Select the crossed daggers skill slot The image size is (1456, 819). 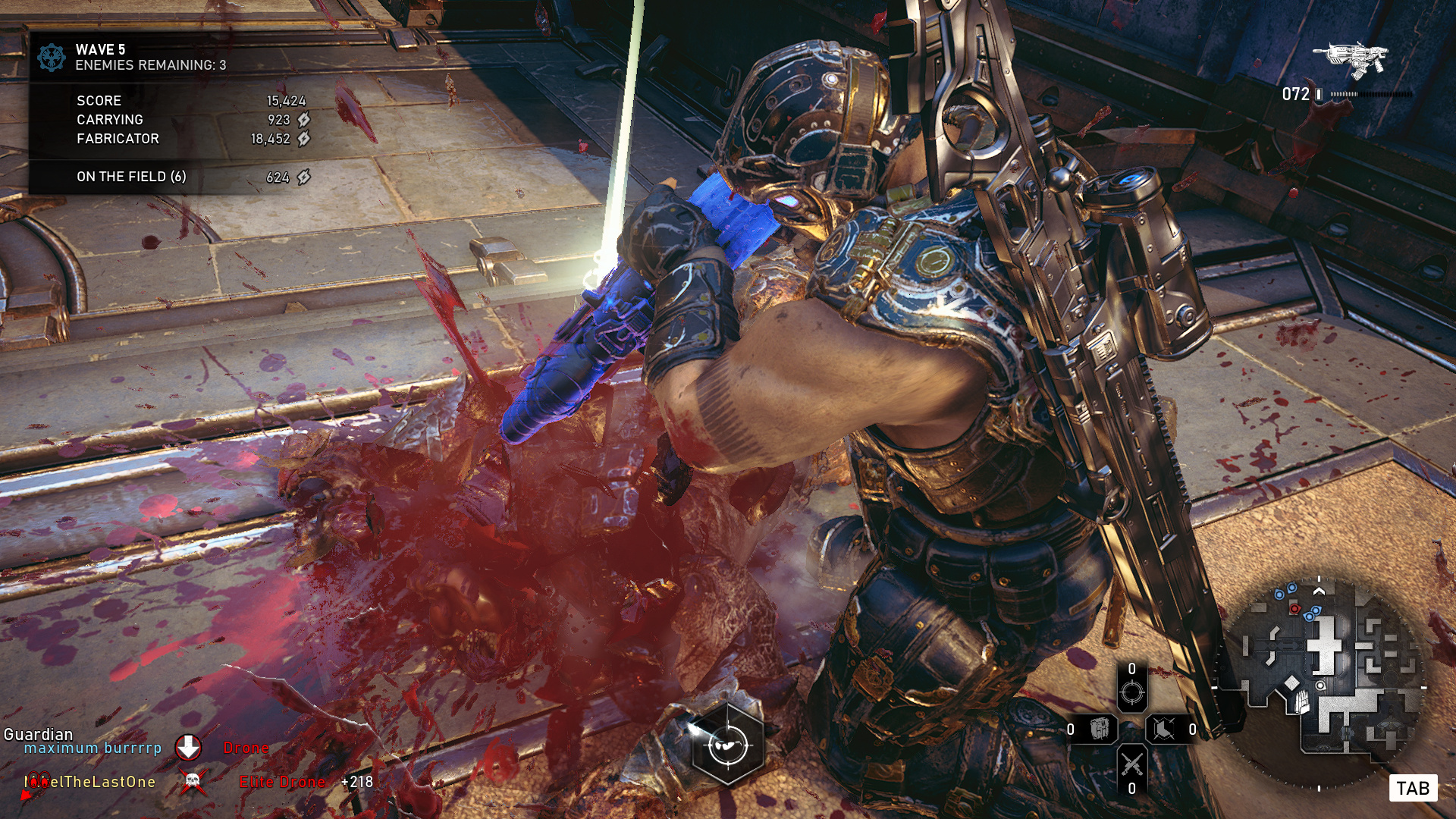click(x=1131, y=764)
